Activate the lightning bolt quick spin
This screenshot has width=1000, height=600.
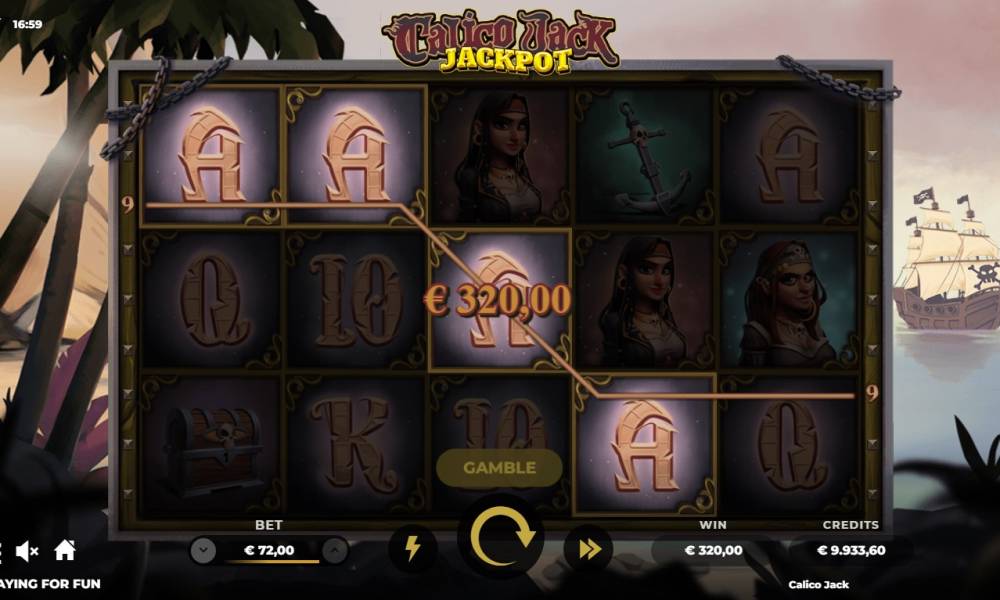click(x=412, y=548)
